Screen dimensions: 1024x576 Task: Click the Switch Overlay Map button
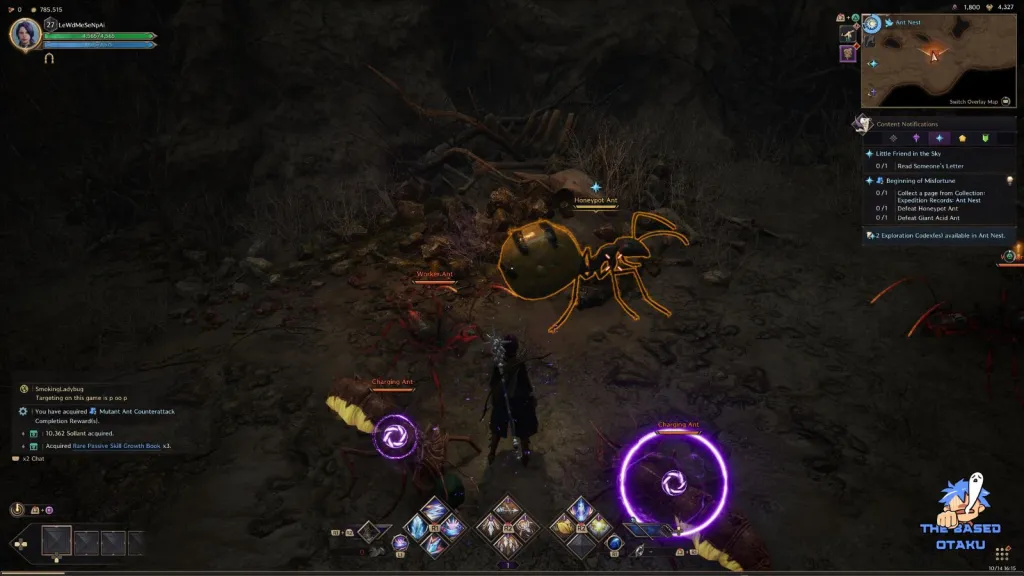tap(974, 101)
